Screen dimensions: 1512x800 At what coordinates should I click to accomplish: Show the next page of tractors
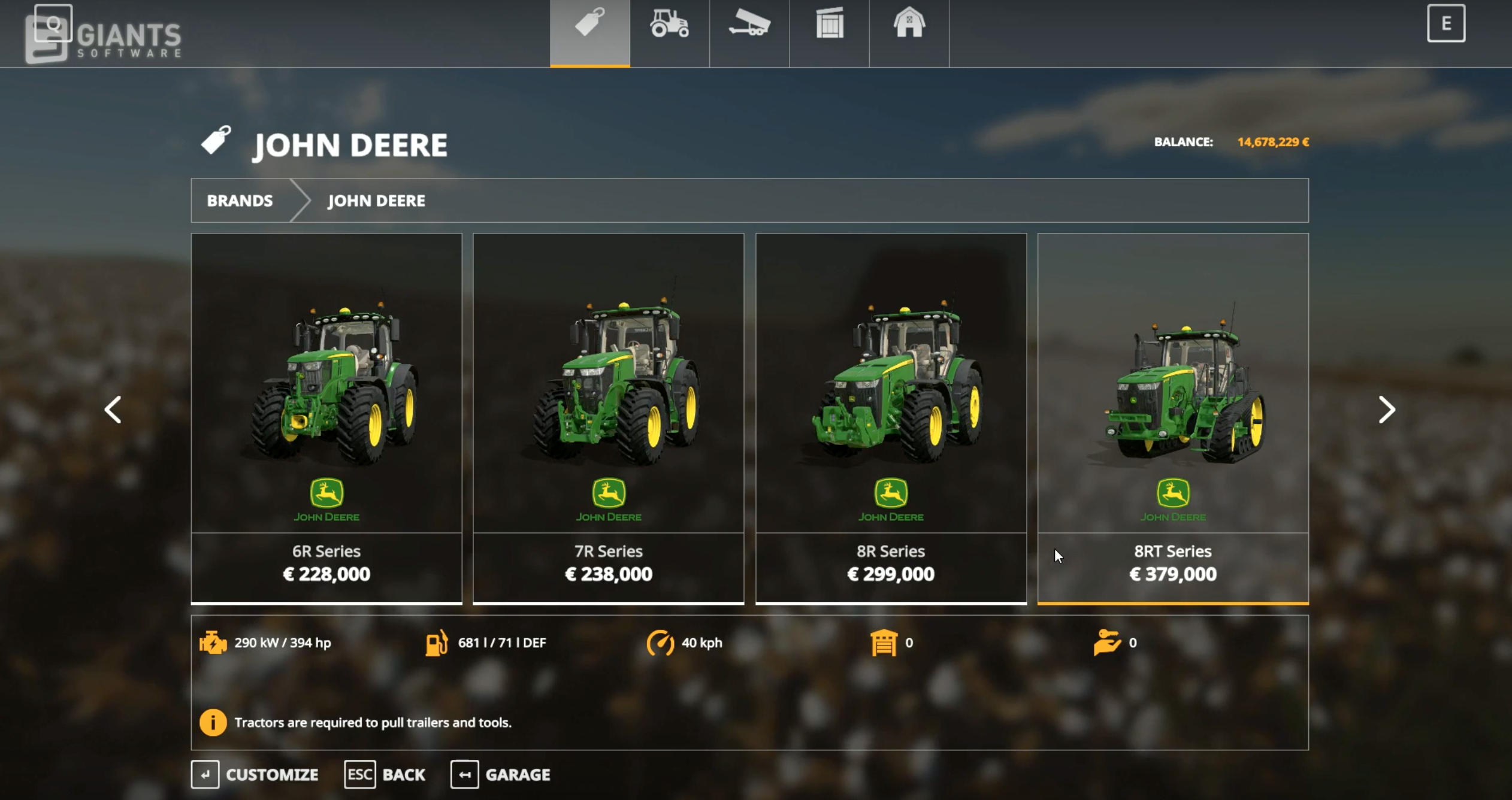(x=1386, y=410)
